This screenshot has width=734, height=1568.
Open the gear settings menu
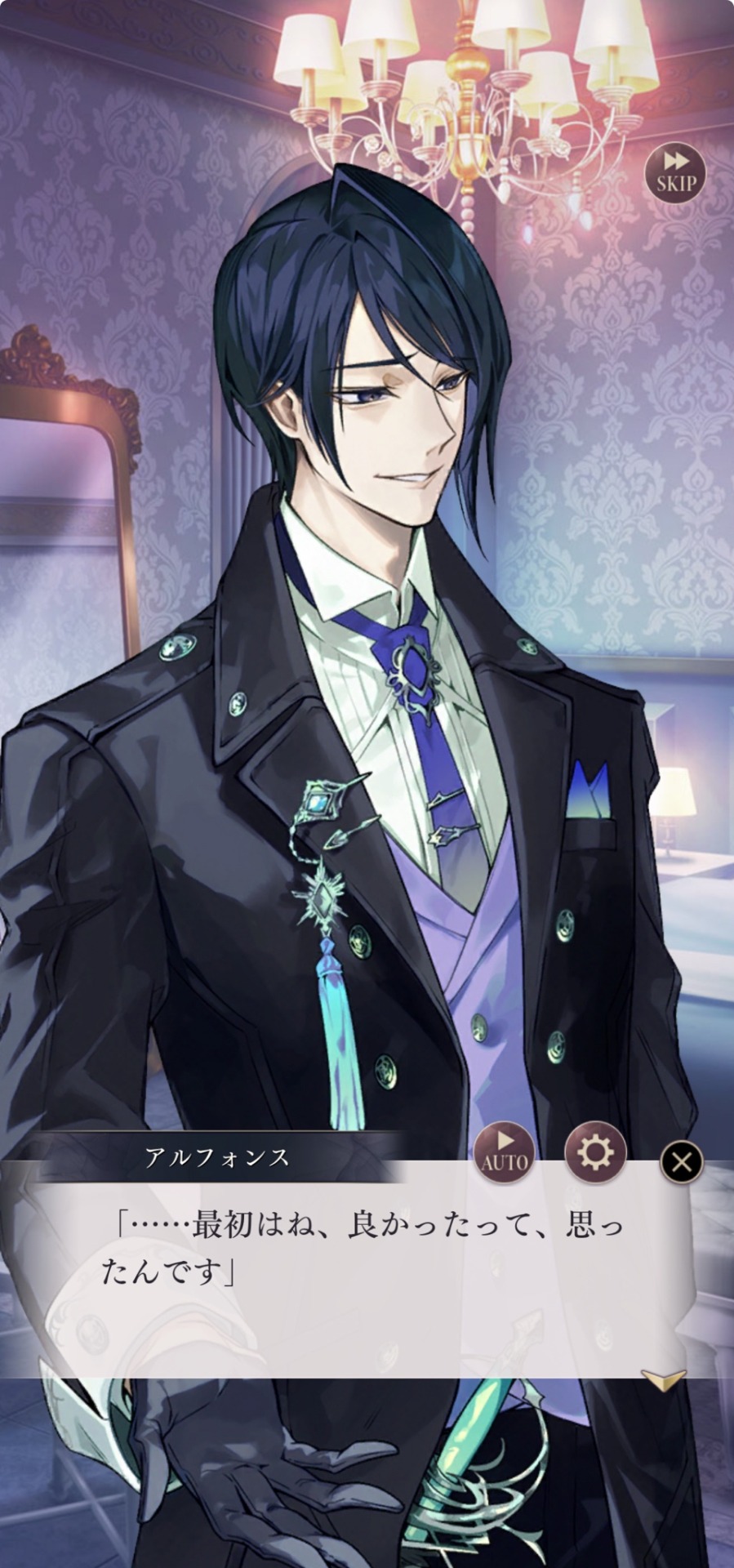click(595, 1153)
